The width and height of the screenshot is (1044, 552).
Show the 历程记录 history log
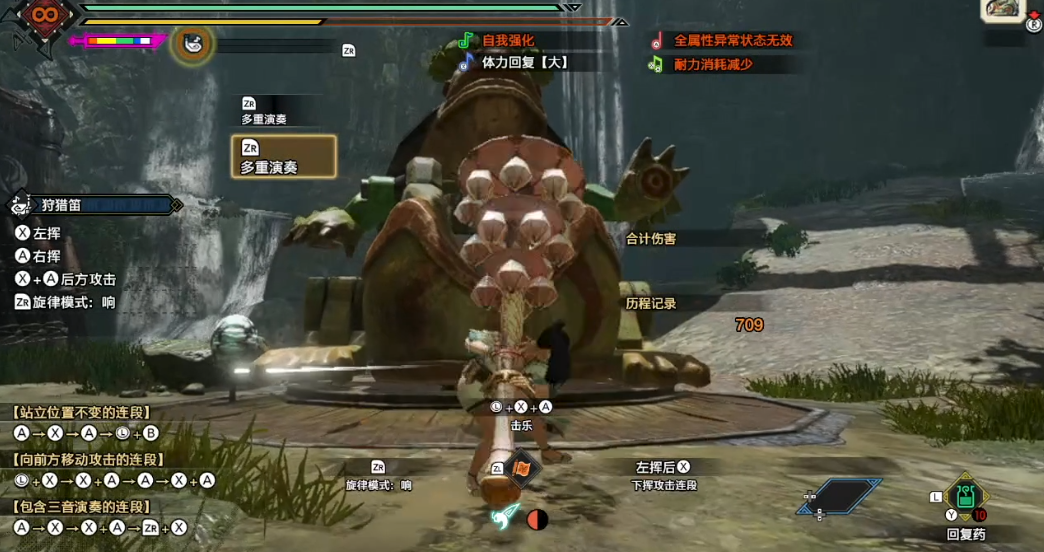pos(651,303)
